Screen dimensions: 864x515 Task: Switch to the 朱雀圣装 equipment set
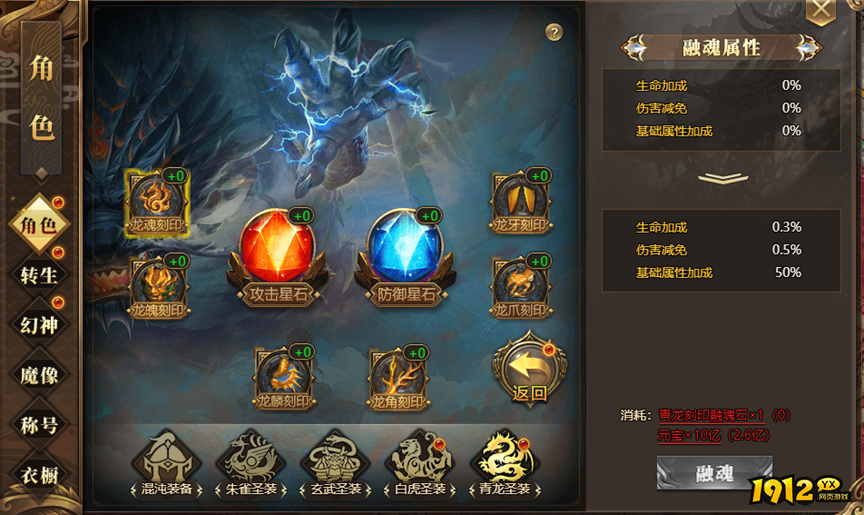[x=250, y=463]
